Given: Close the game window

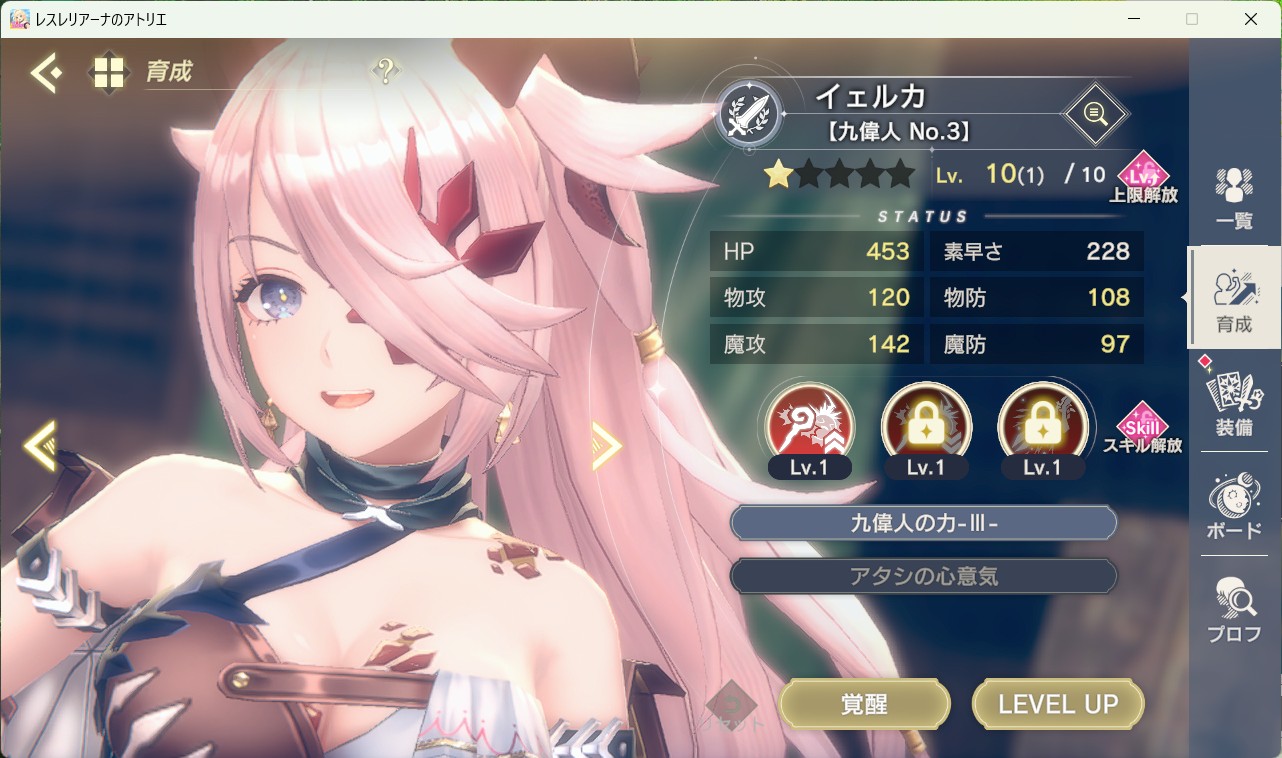Looking at the screenshot, I should click(1250, 19).
